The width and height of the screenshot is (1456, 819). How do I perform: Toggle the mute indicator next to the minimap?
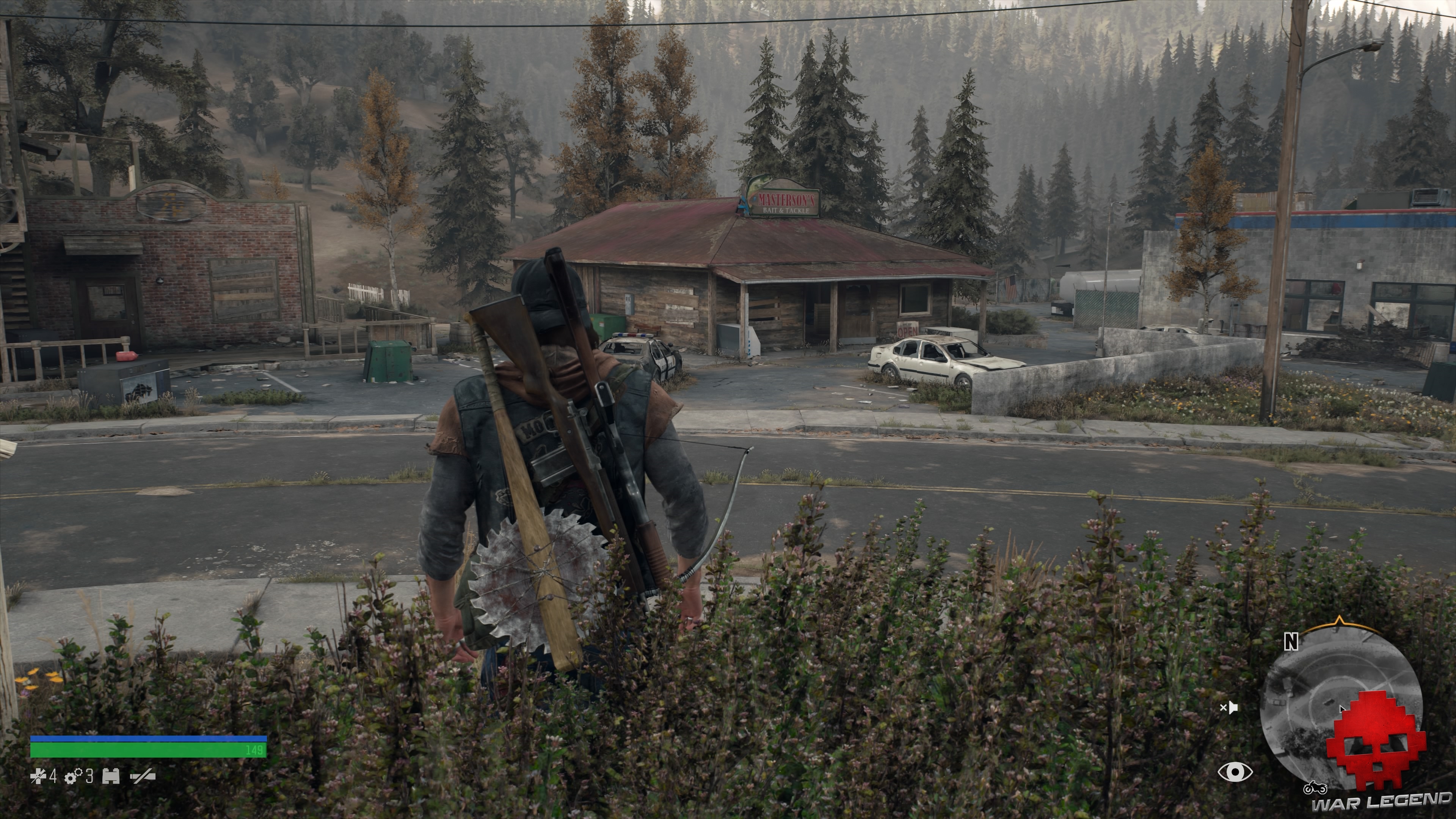(x=1230, y=707)
